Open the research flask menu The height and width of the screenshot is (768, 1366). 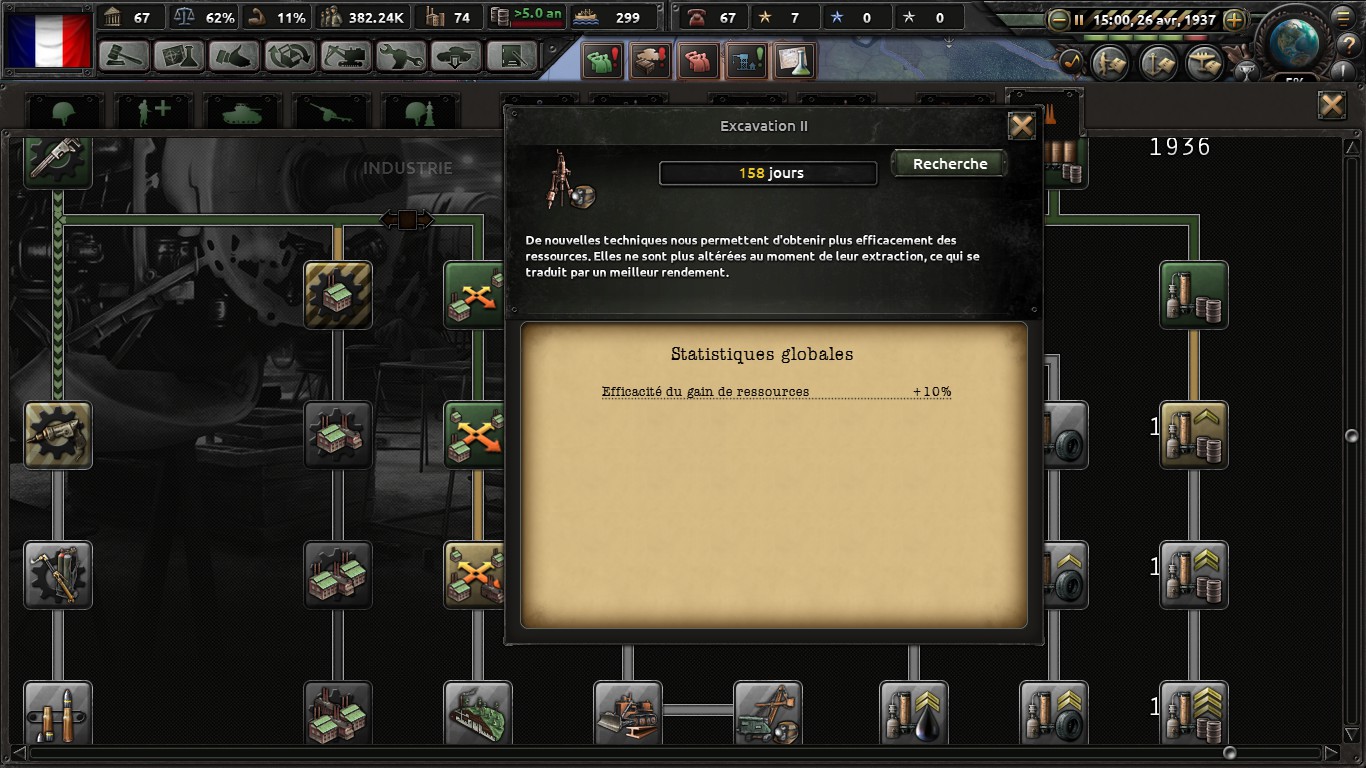tap(179, 56)
